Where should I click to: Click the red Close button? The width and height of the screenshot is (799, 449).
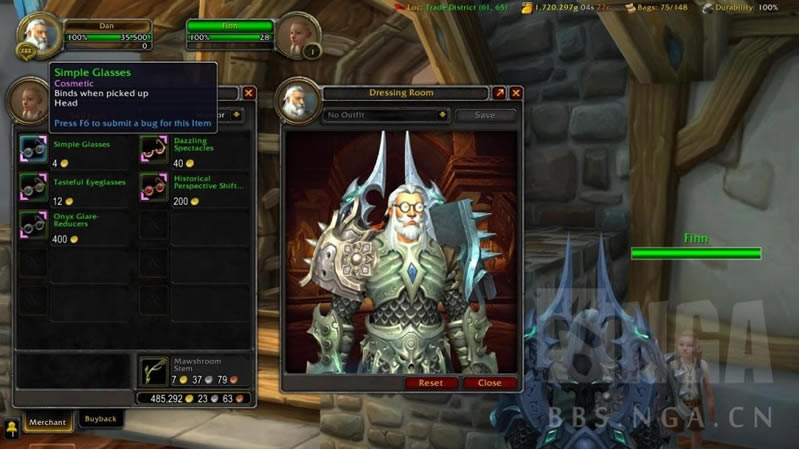490,383
